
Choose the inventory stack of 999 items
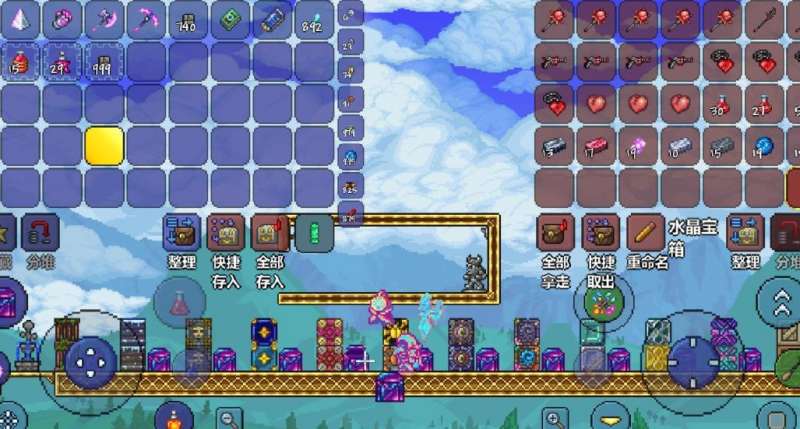point(104,62)
